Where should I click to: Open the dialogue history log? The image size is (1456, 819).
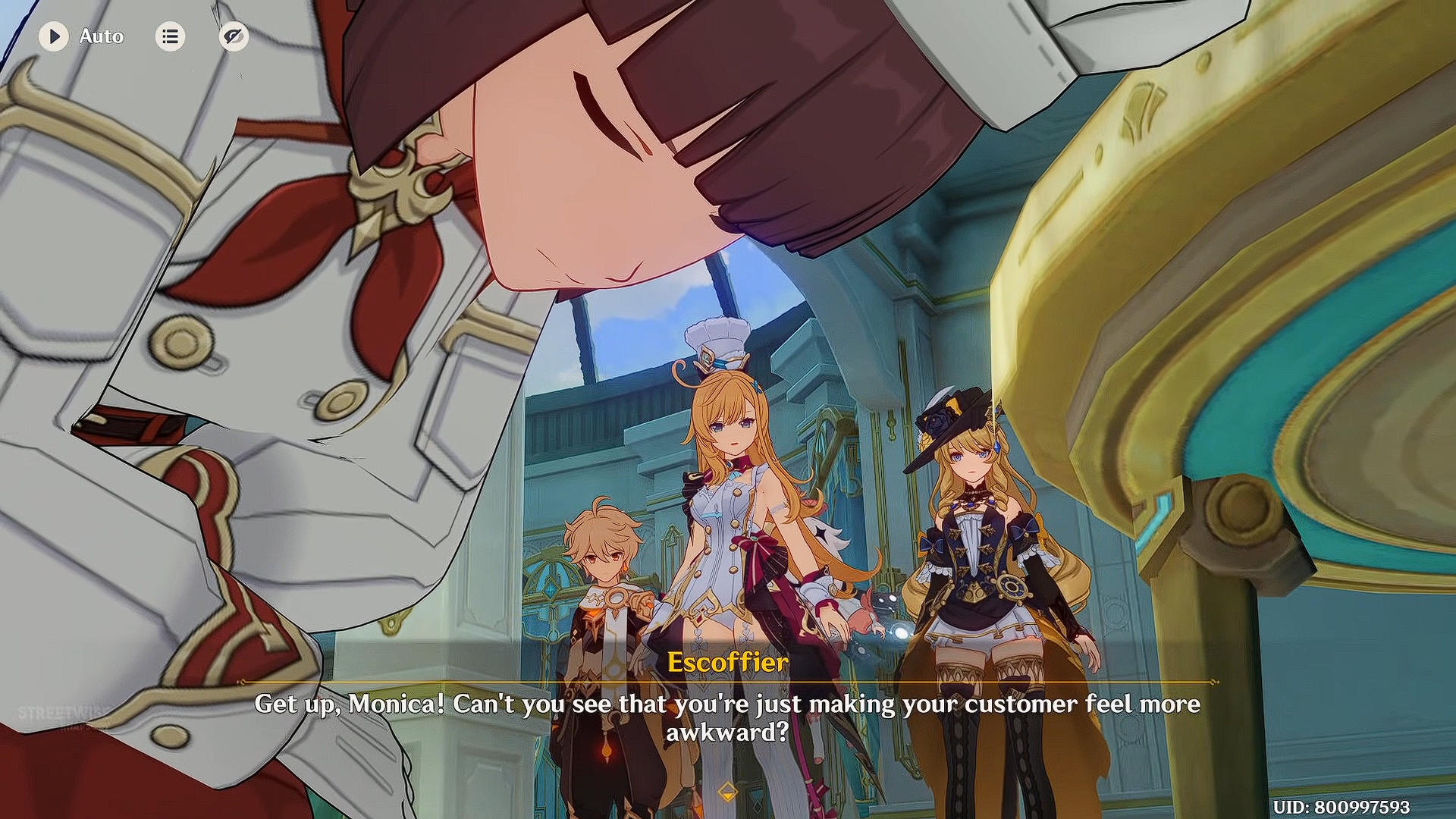[170, 36]
